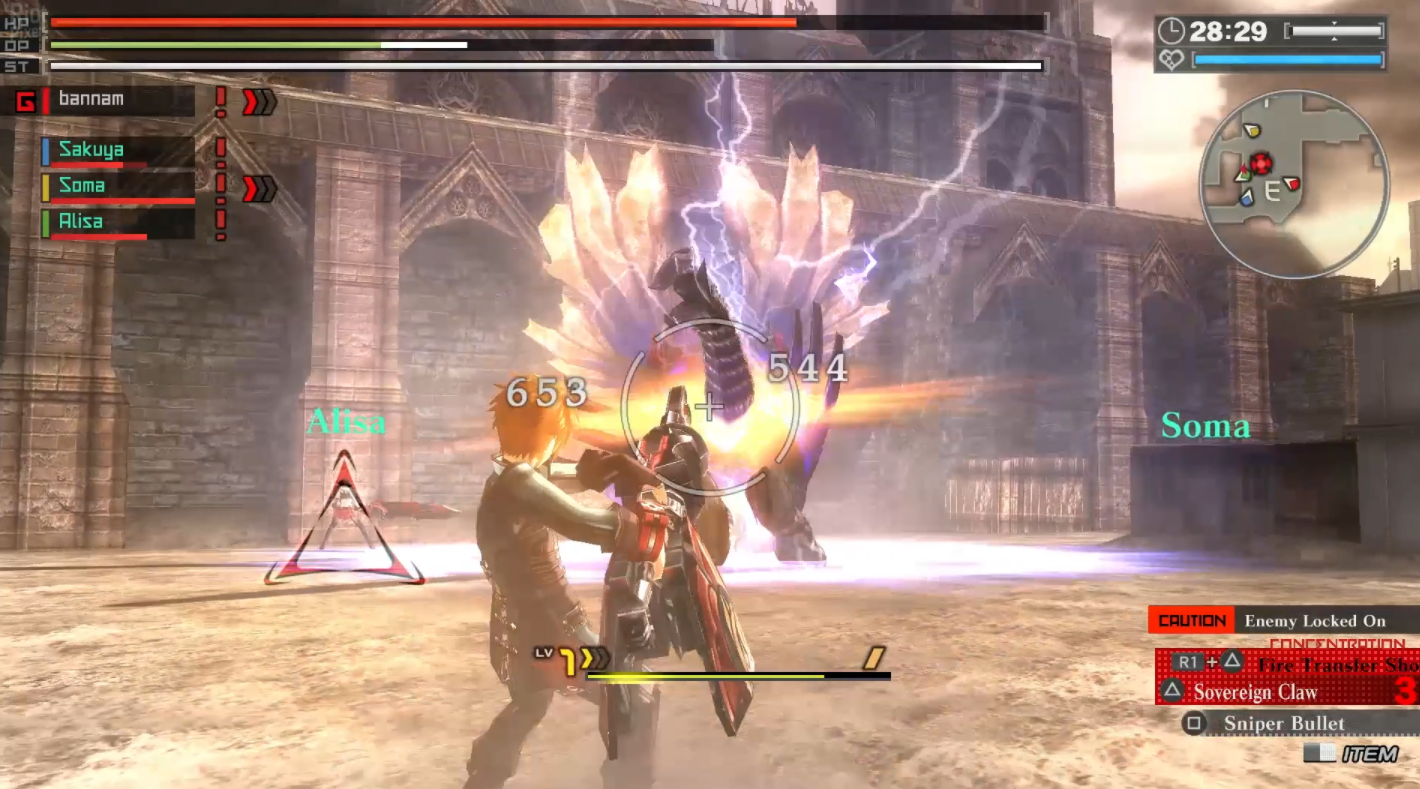Select Sakuya in the party list
The width and height of the screenshot is (1420, 789).
92,150
